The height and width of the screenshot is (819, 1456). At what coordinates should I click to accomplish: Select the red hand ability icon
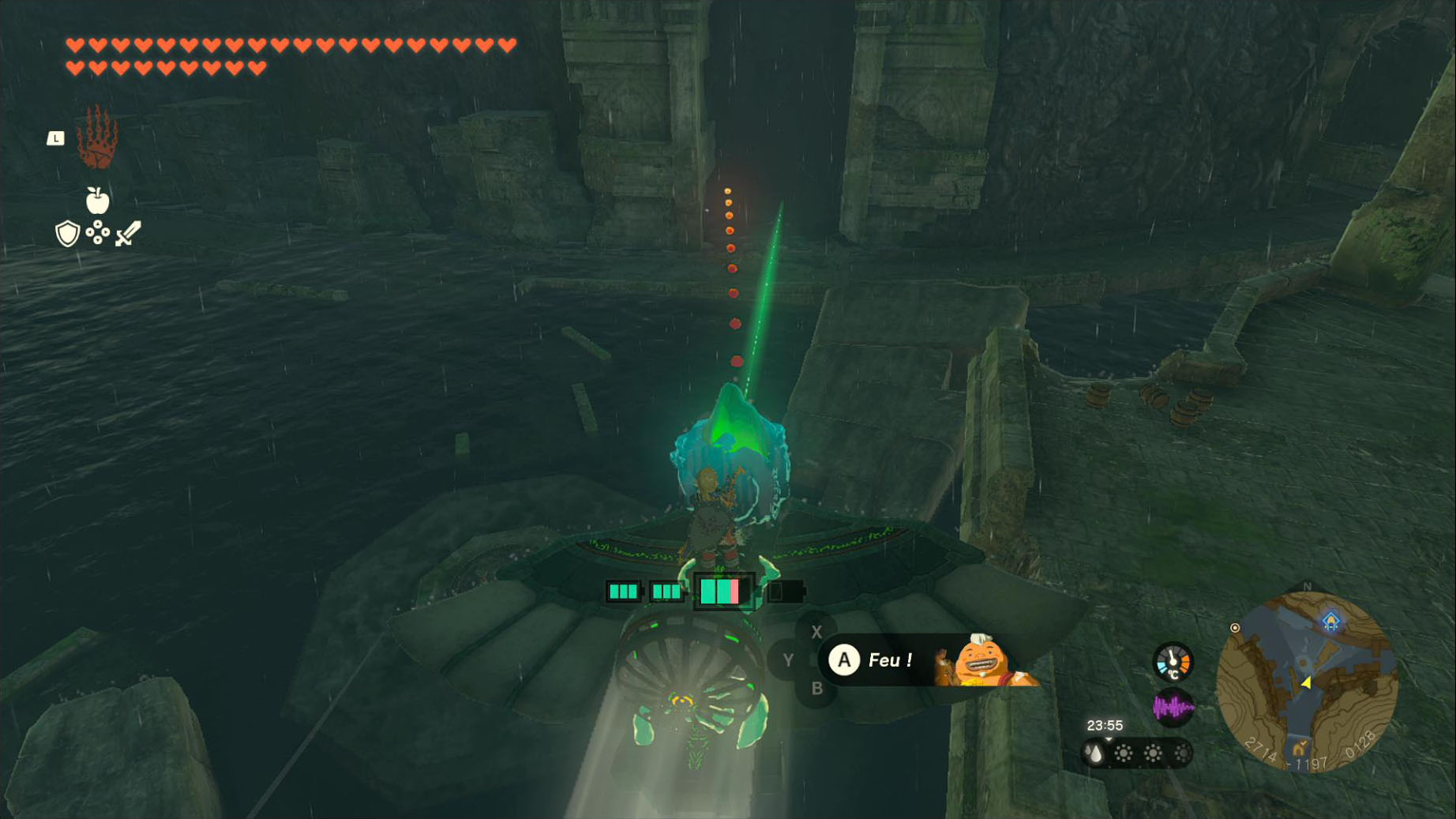[98, 138]
